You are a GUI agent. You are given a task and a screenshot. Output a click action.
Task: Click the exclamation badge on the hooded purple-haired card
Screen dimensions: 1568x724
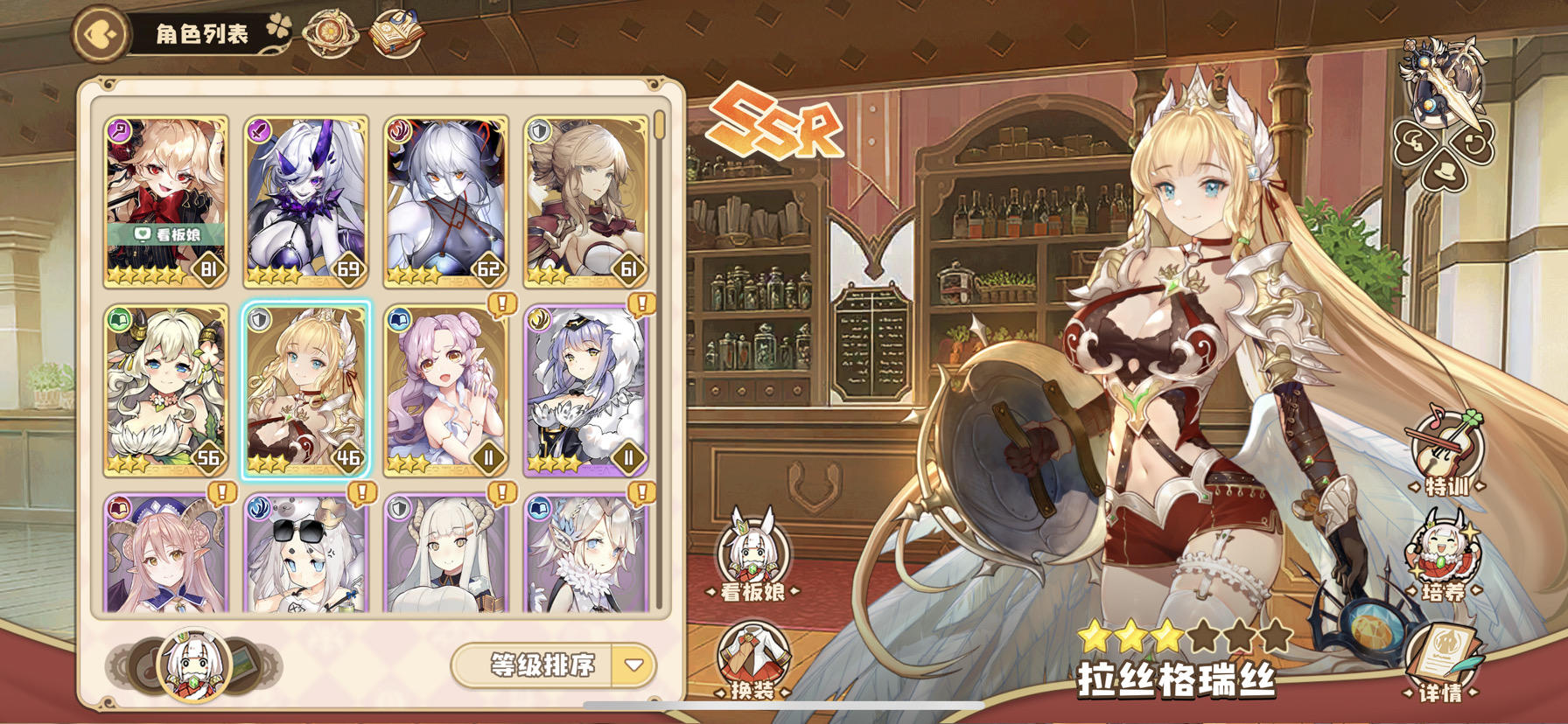(x=641, y=305)
